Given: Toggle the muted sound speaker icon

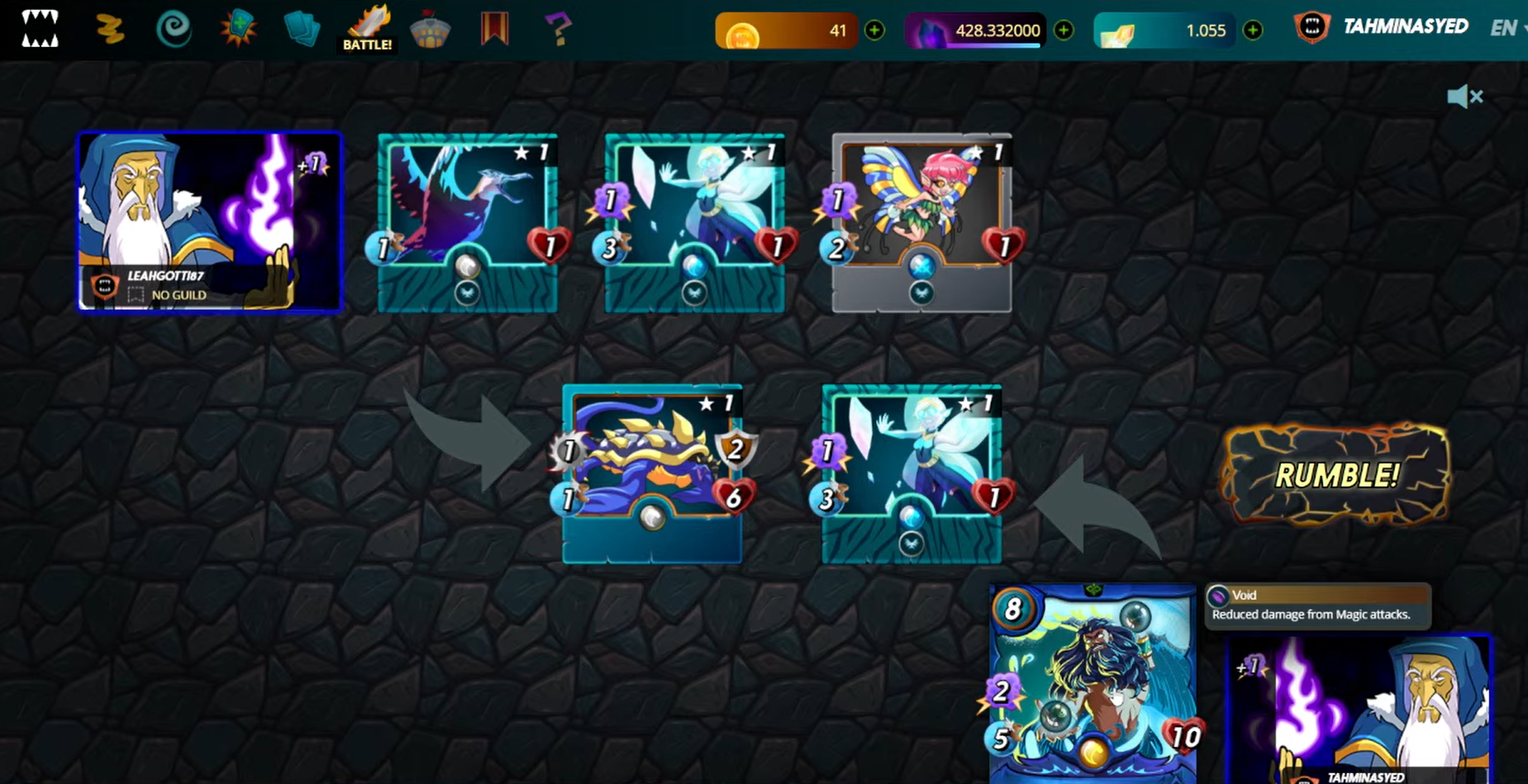Looking at the screenshot, I should pyautogui.click(x=1464, y=97).
